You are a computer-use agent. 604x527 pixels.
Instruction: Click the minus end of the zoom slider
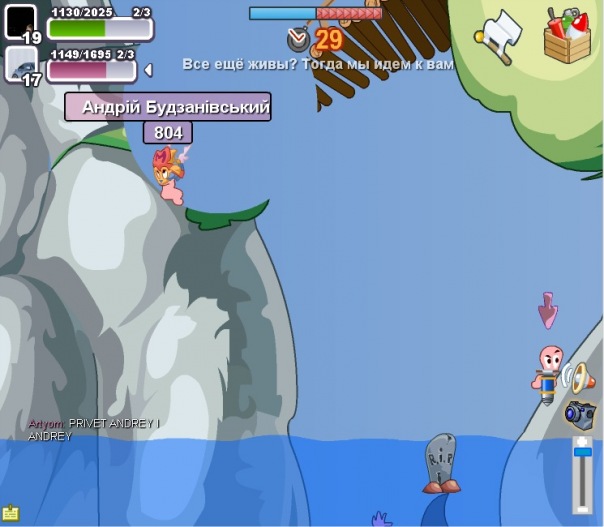(582, 507)
